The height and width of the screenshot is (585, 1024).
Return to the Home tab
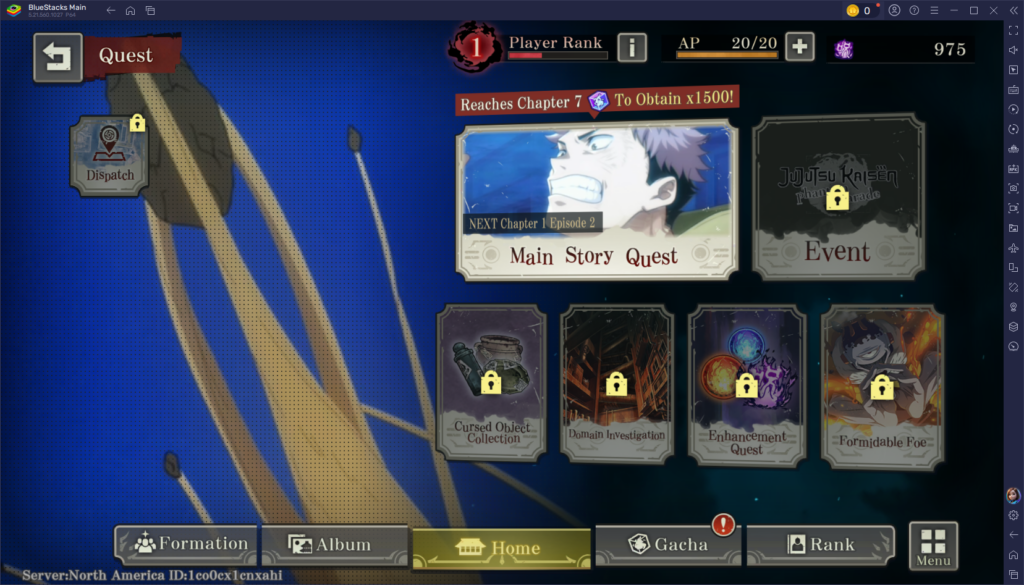coord(501,548)
